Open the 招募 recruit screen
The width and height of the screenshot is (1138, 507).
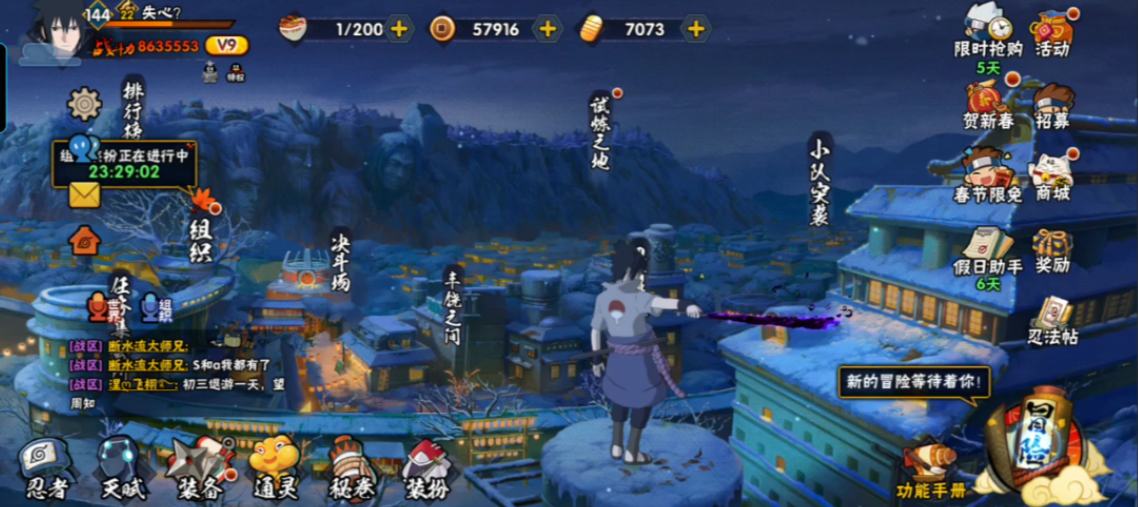pyautogui.click(x=1052, y=103)
